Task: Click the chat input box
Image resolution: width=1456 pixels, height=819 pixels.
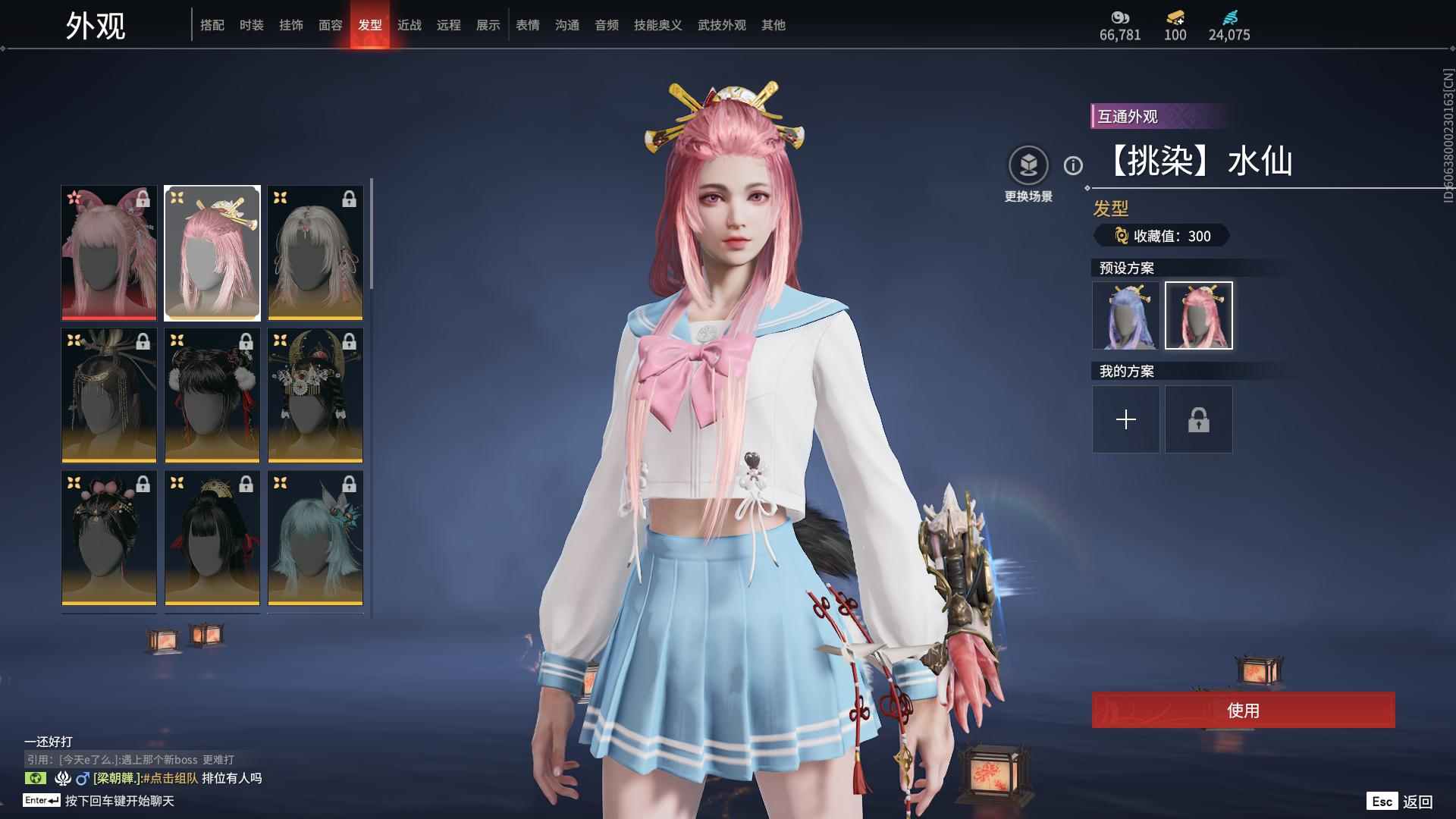Action: (x=120, y=801)
